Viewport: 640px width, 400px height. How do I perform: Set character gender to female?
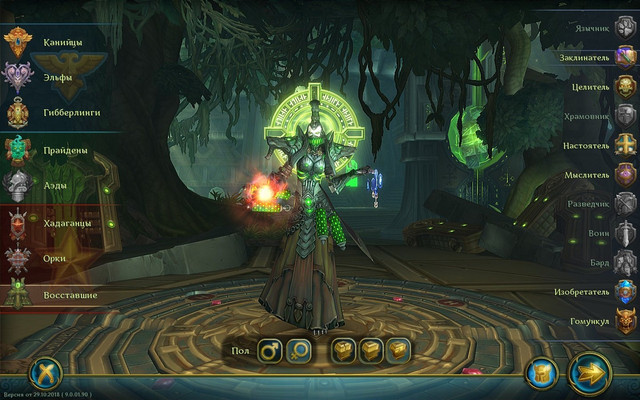pyautogui.click(x=298, y=351)
